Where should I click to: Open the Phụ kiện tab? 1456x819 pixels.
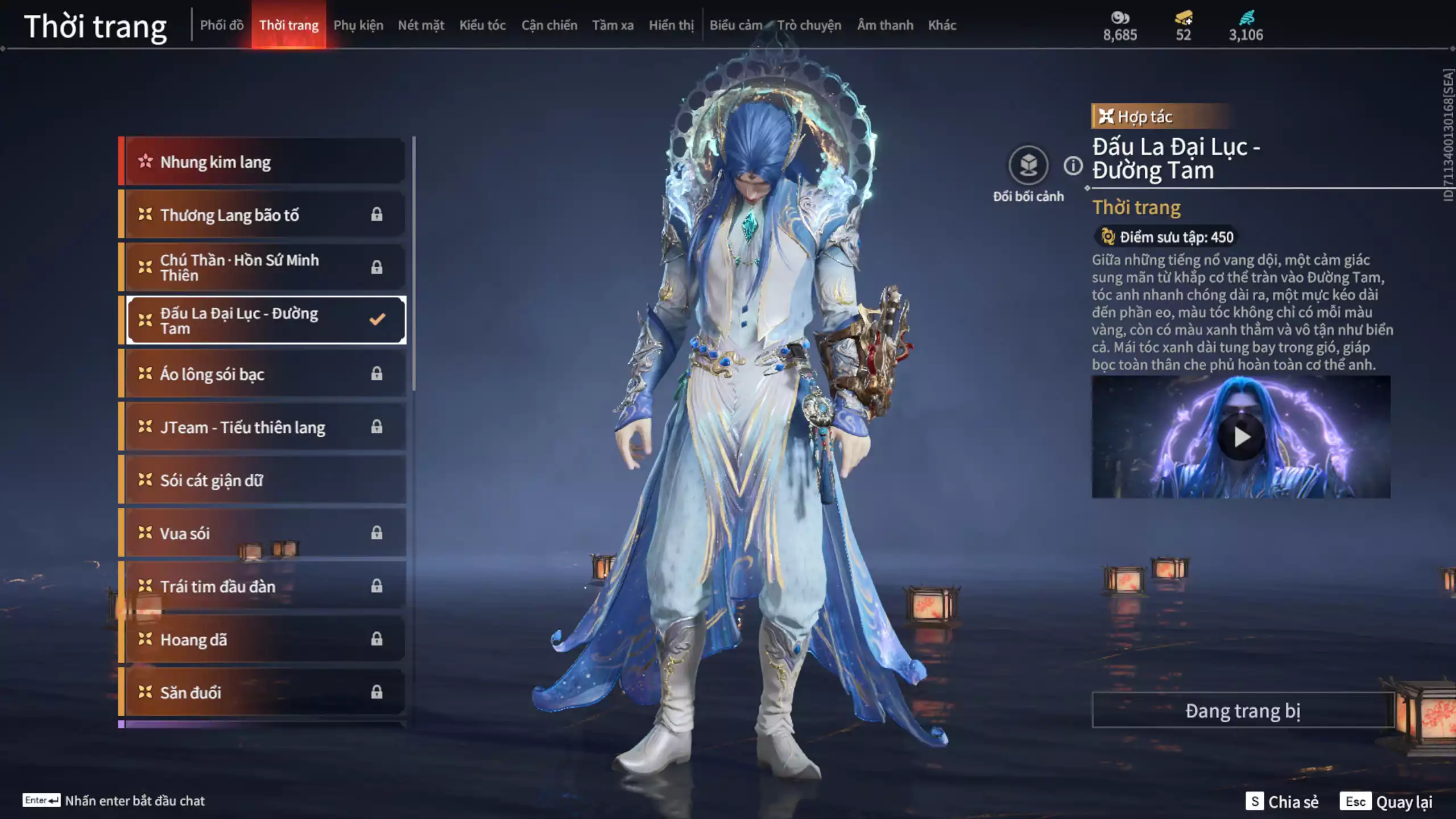tap(358, 25)
